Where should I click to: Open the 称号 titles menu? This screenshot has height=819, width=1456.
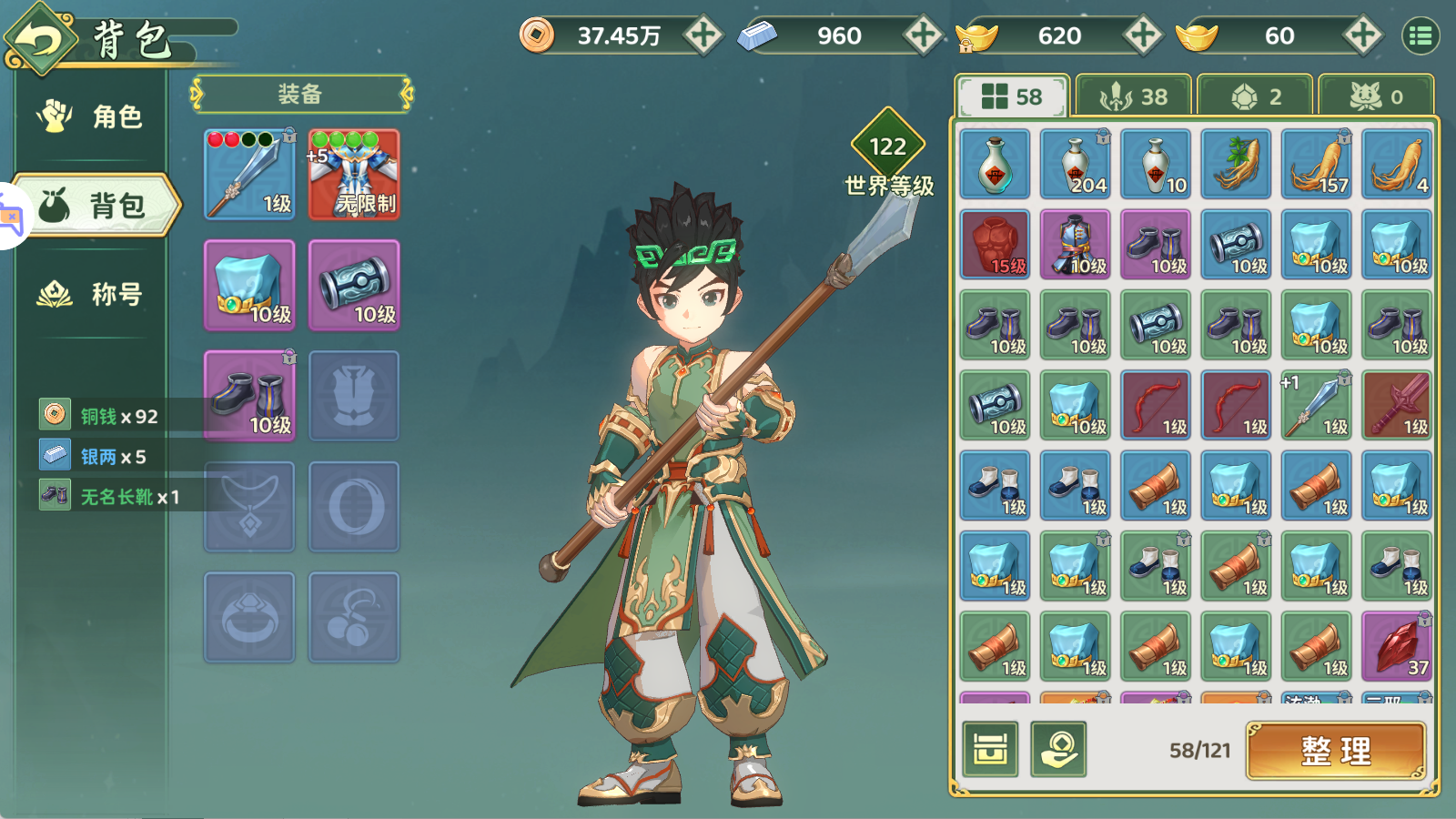tap(91, 294)
